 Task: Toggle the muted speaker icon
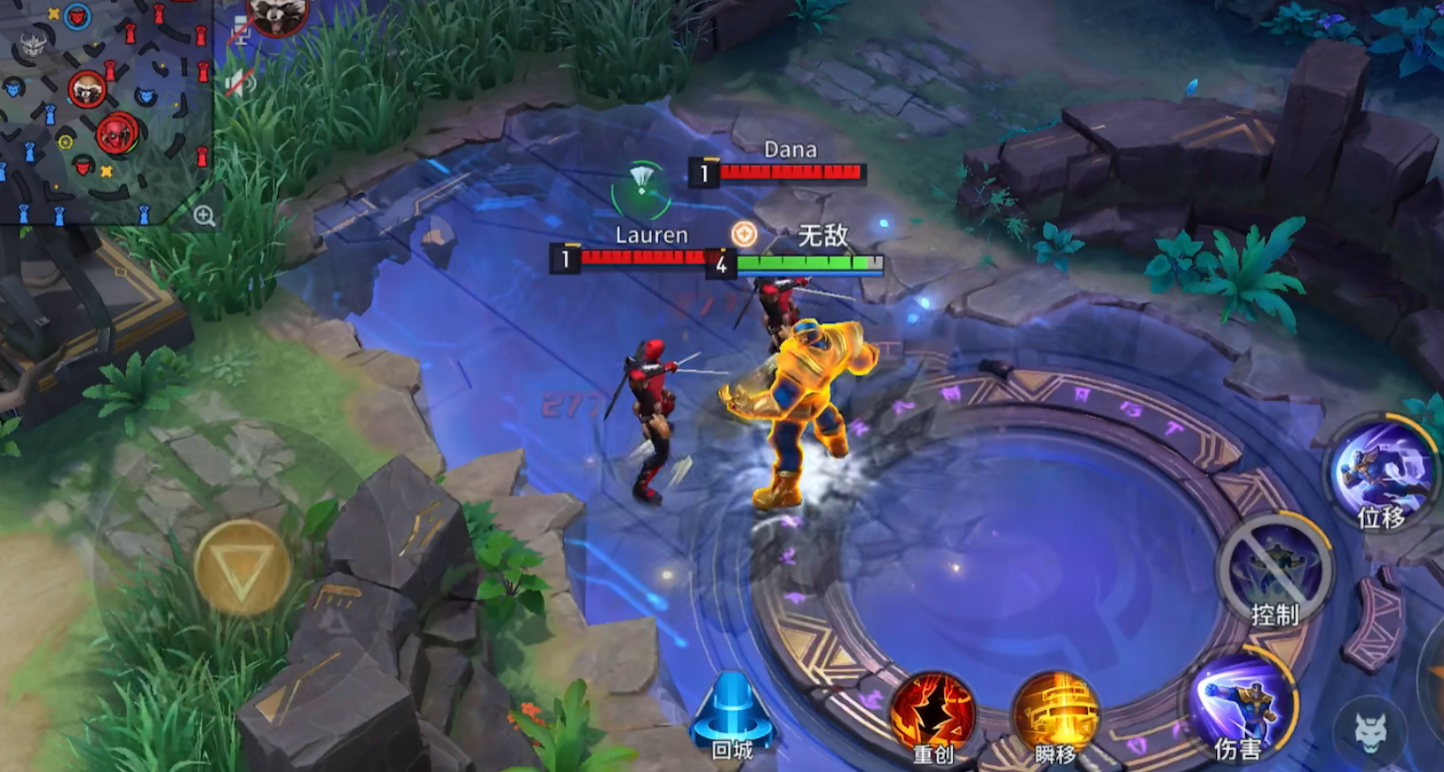click(240, 80)
